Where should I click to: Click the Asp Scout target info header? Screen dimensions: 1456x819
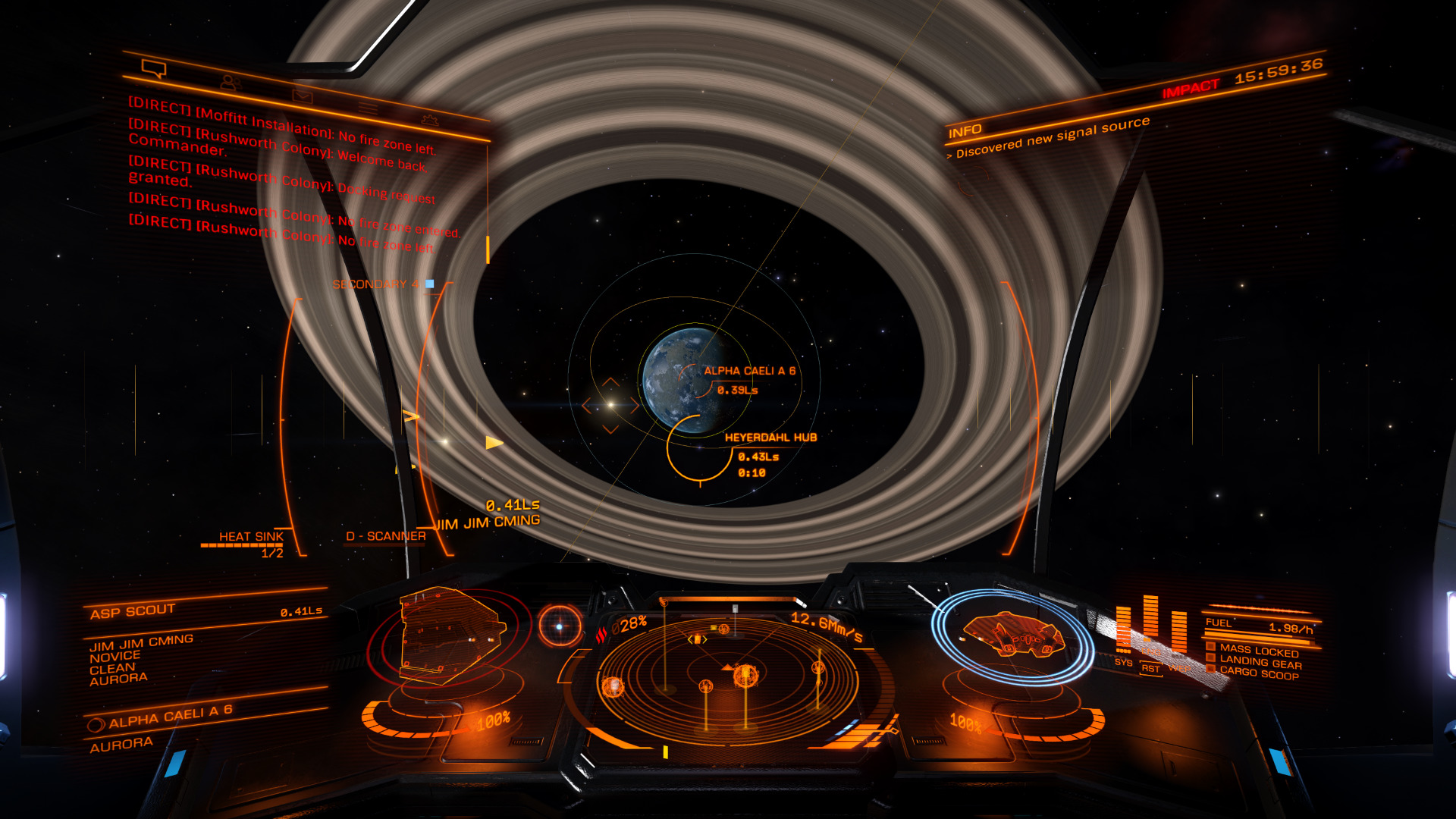pyautogui.click(x=132, y=611)
